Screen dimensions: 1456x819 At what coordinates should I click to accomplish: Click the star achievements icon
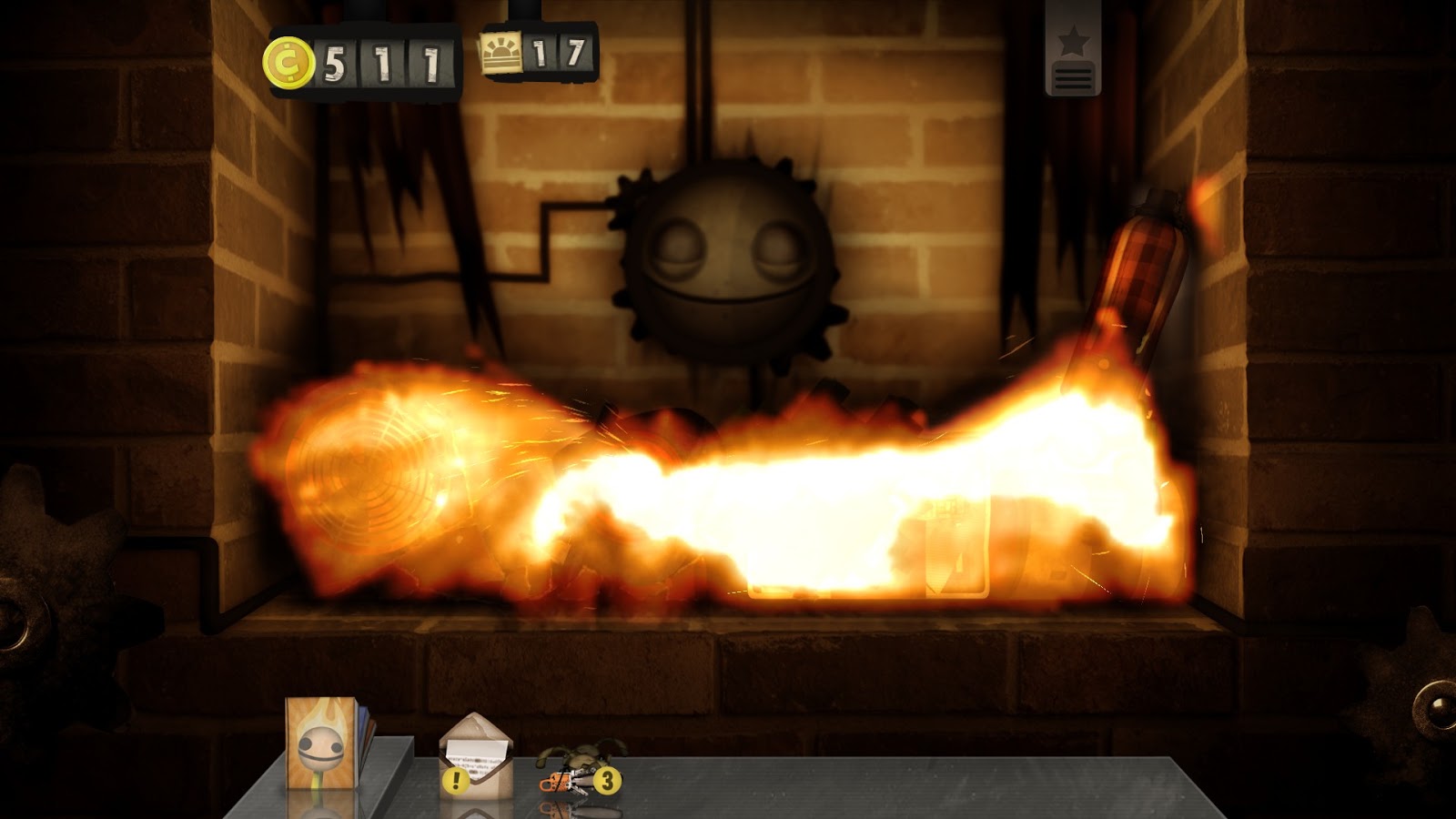1073,39
